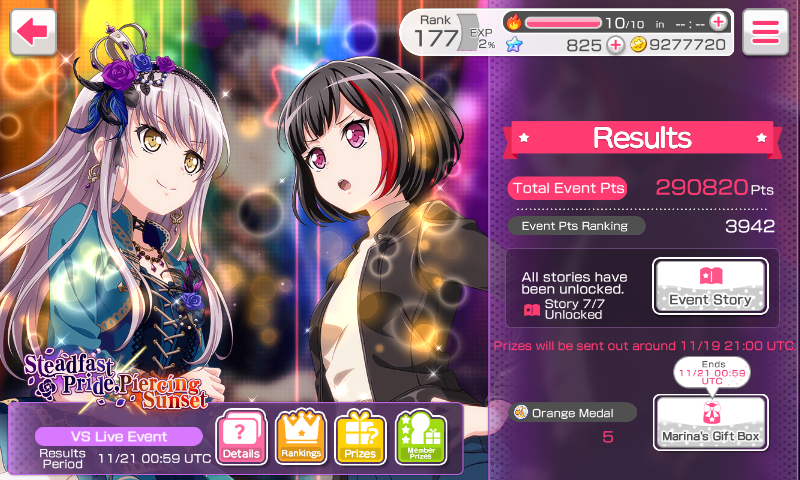Check the event Prizes
Image resolution: width=800 pixels, height=480 pixels.
(360, 438)
